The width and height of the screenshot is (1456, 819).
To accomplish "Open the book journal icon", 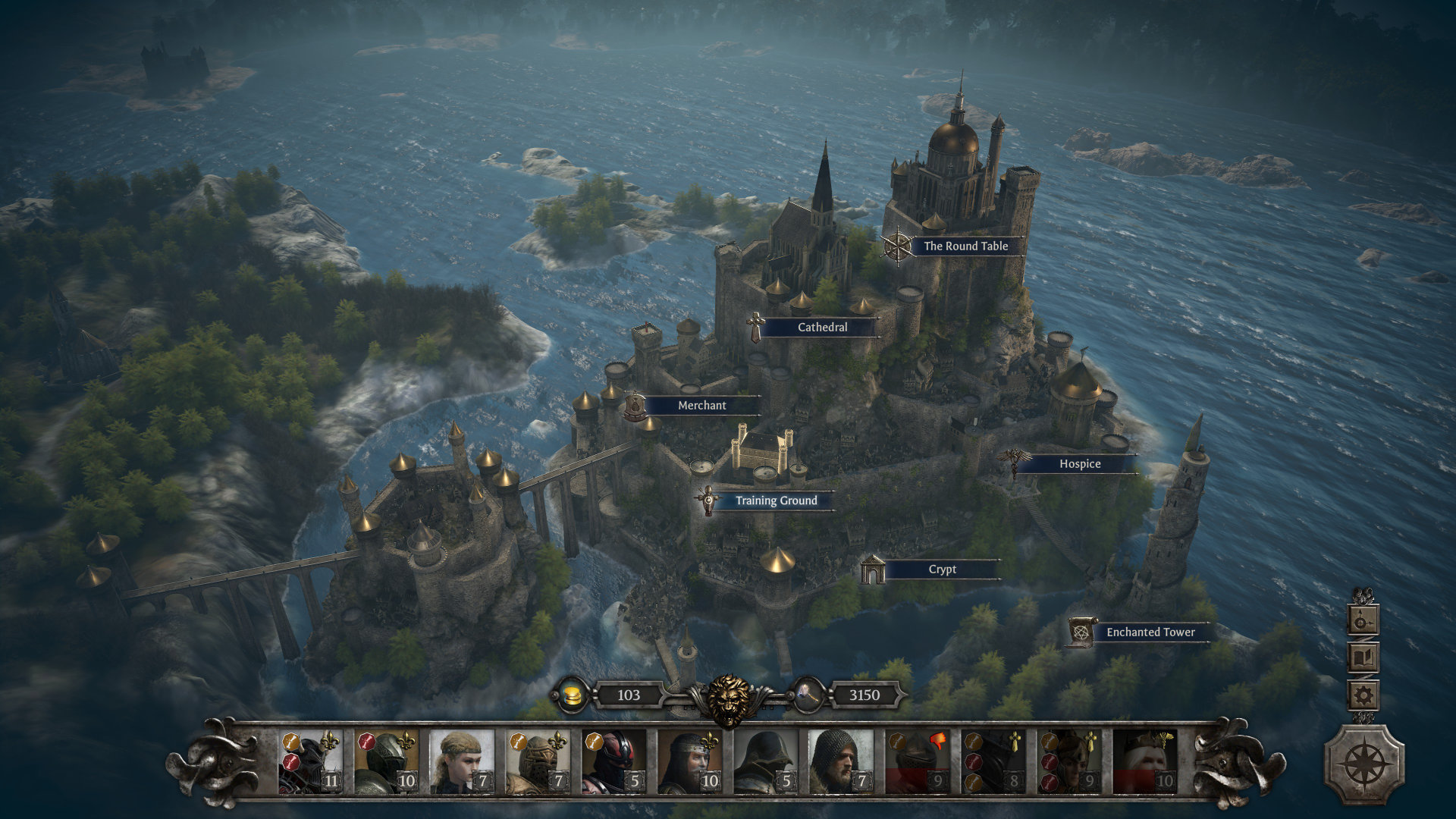I will 1363,657.
